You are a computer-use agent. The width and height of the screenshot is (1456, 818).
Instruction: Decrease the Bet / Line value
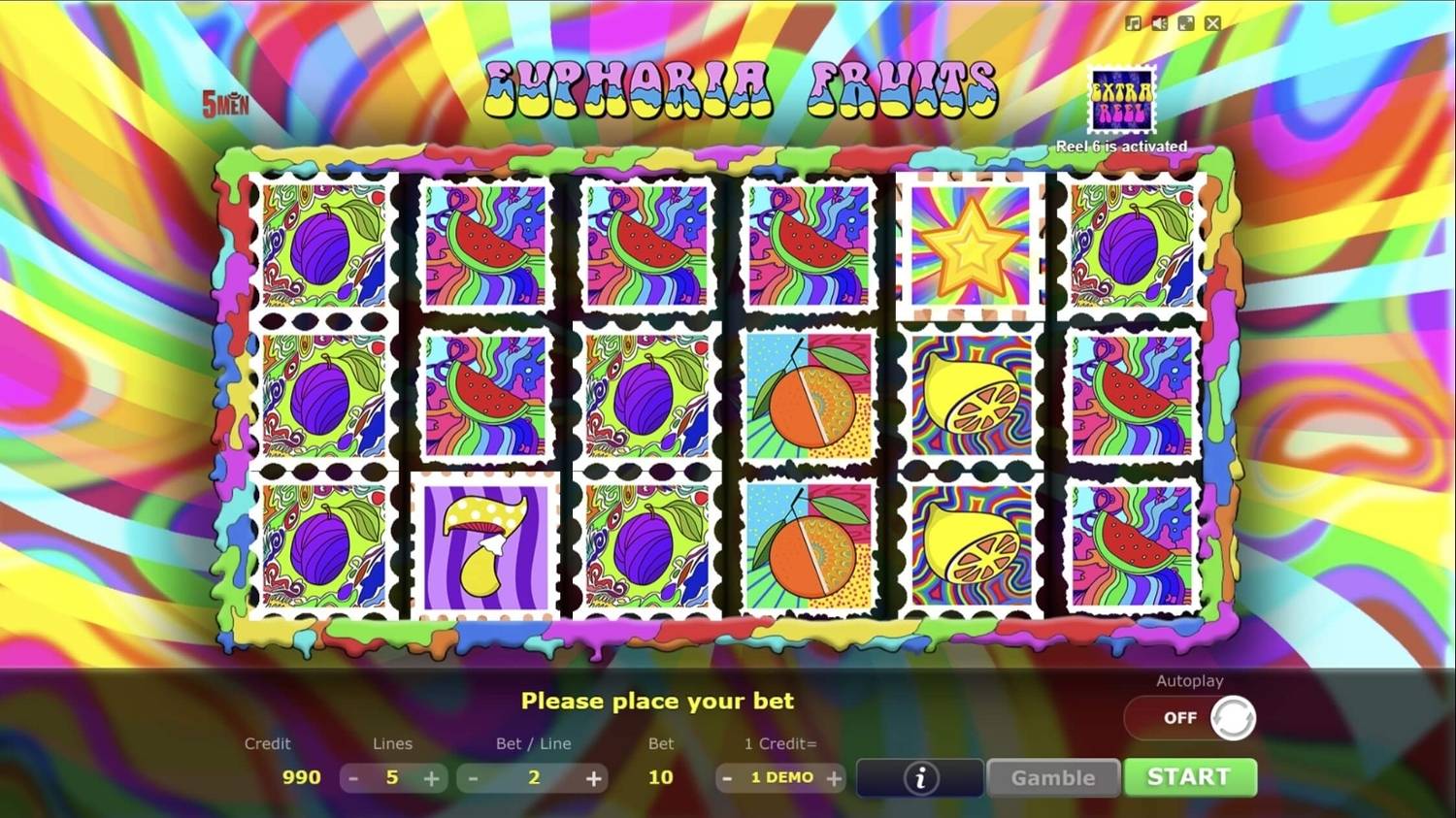coord(473,777)
